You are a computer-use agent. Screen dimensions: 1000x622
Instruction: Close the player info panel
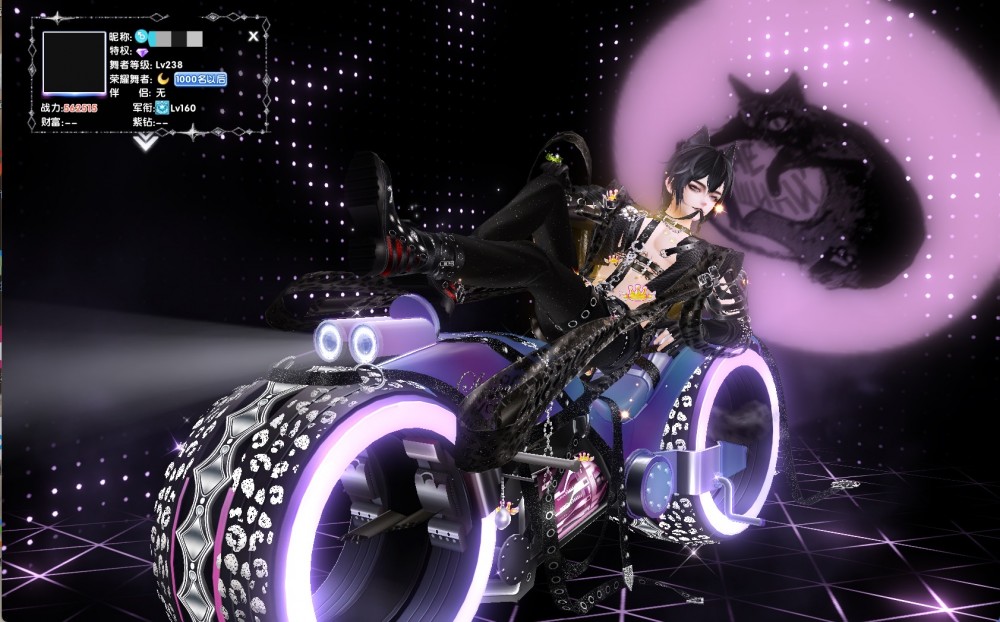[x=254, y=36]
